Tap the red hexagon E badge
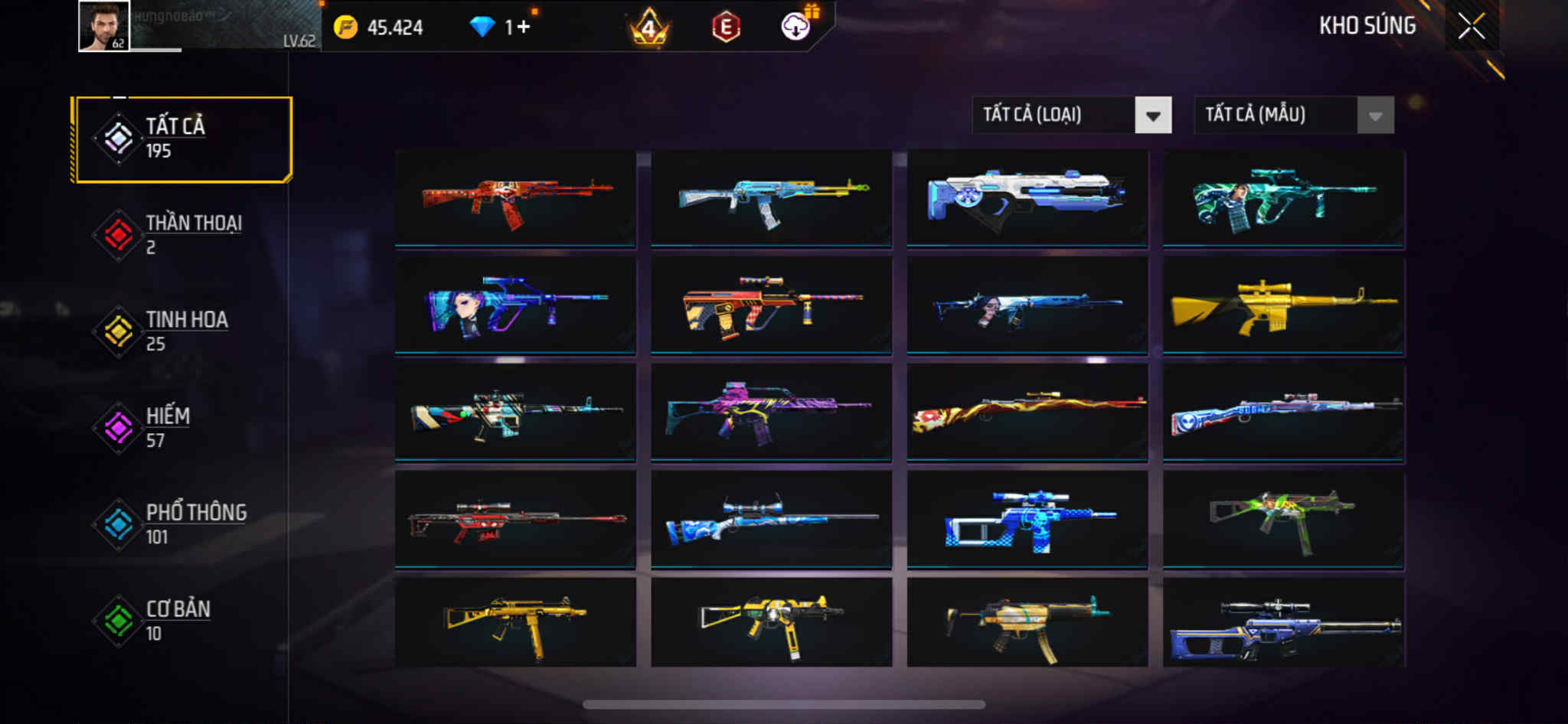This screenshot has width=1568, height=724. click(726, 28)
